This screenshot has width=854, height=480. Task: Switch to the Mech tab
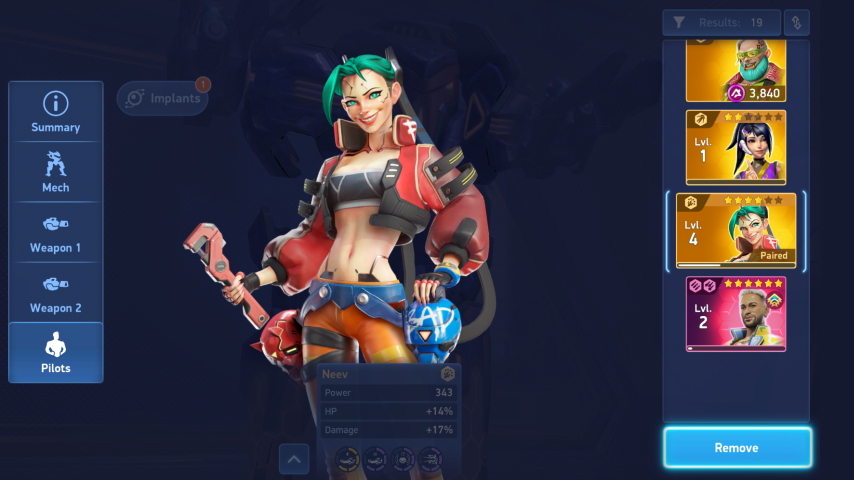pos(56,171)
